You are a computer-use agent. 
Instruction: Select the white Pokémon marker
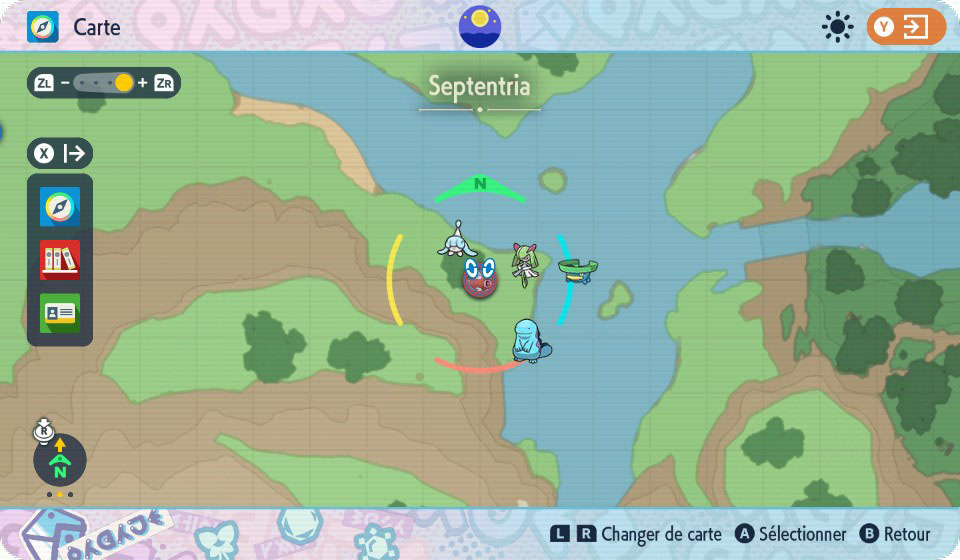click(455, 242)
